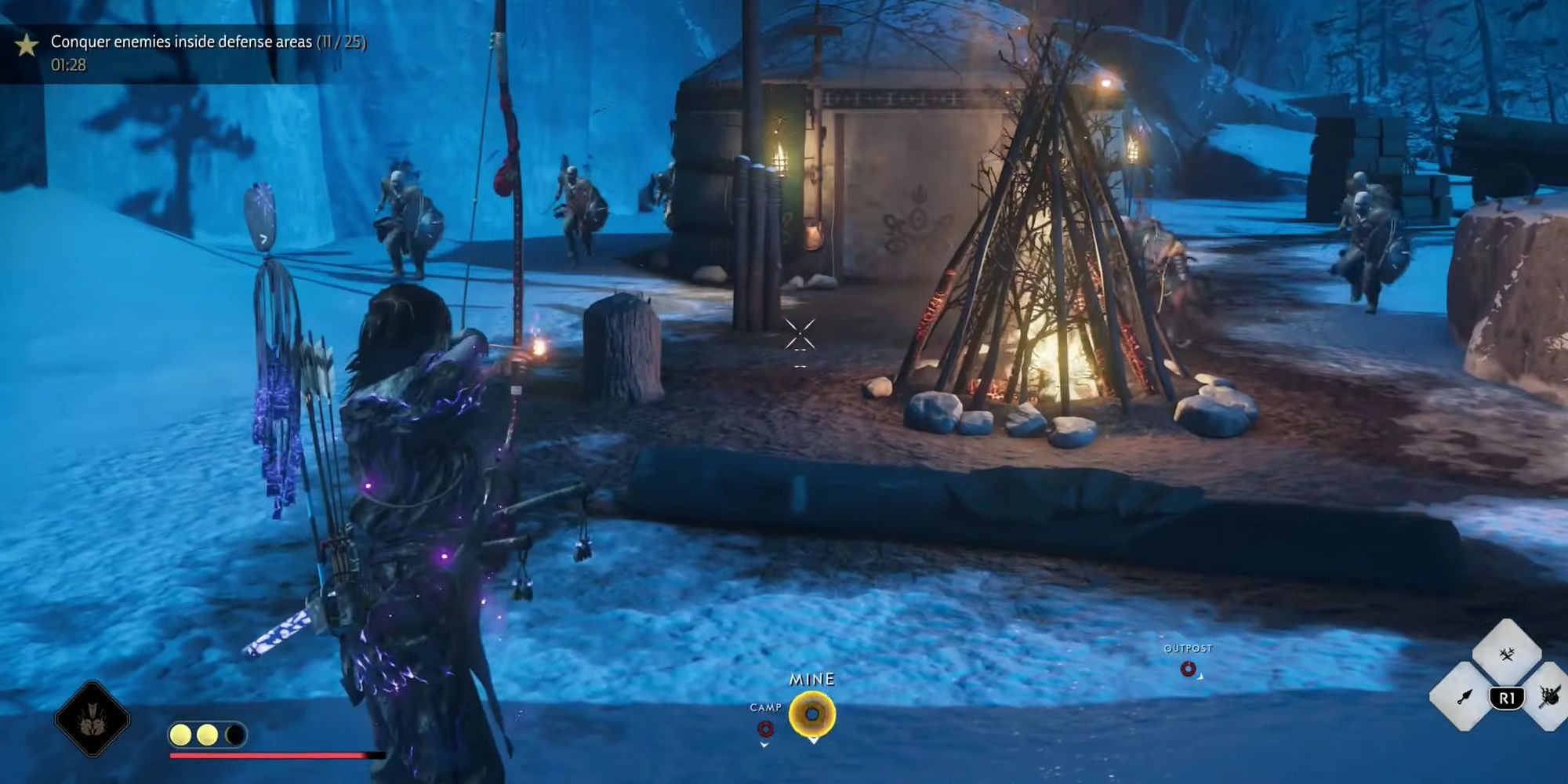Select the Outpost defense area marker

point(1188,669)
